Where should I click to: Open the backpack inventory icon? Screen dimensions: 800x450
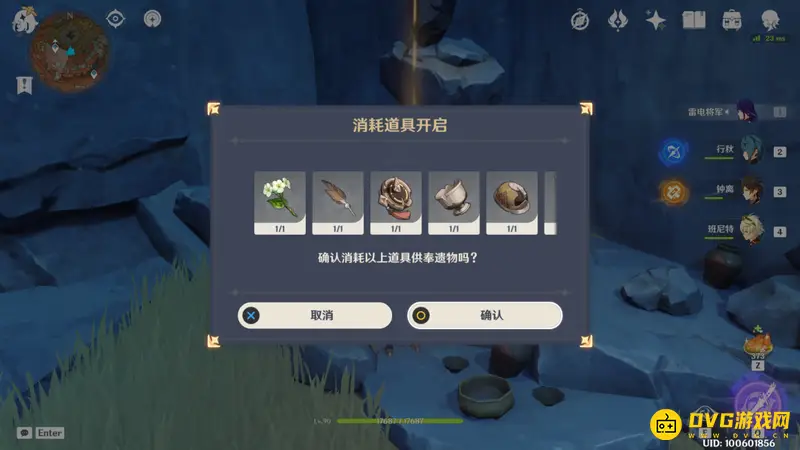click(732, 19)
